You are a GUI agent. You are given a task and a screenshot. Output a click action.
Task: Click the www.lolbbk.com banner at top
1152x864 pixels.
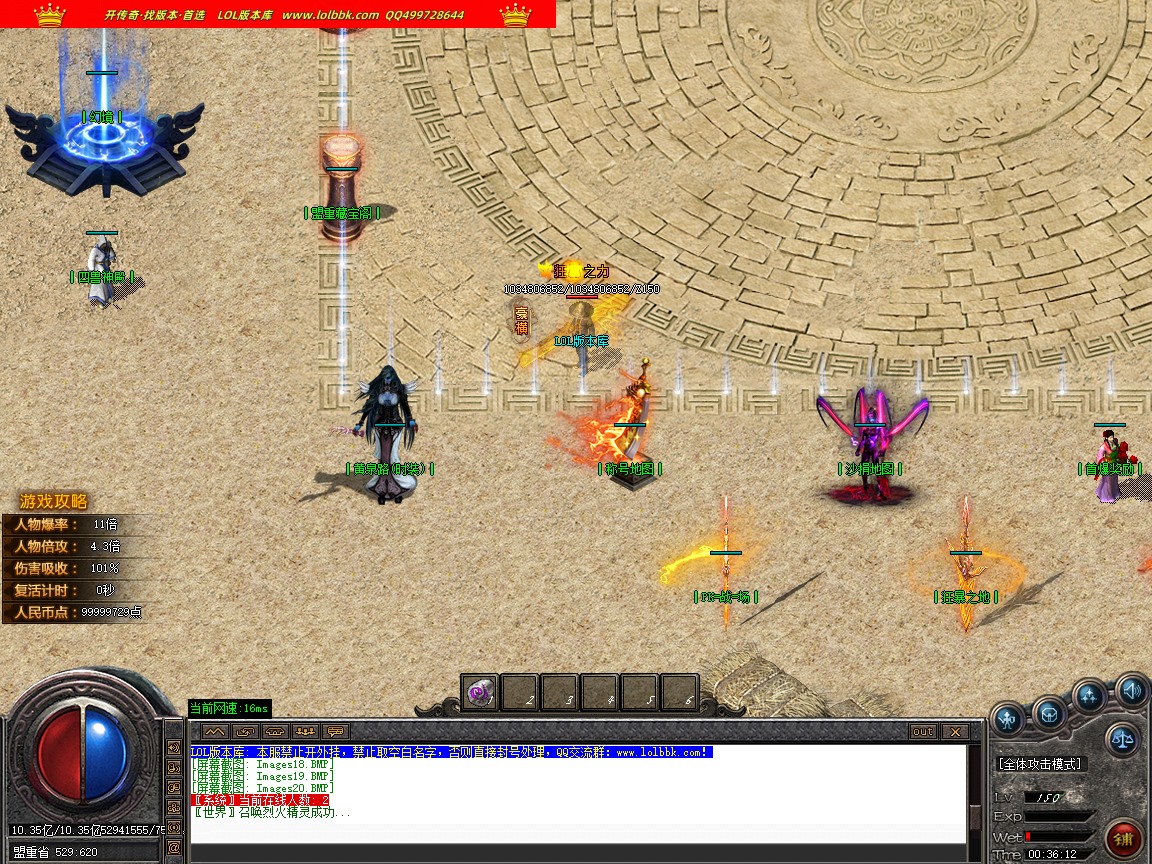click(330, 15)
